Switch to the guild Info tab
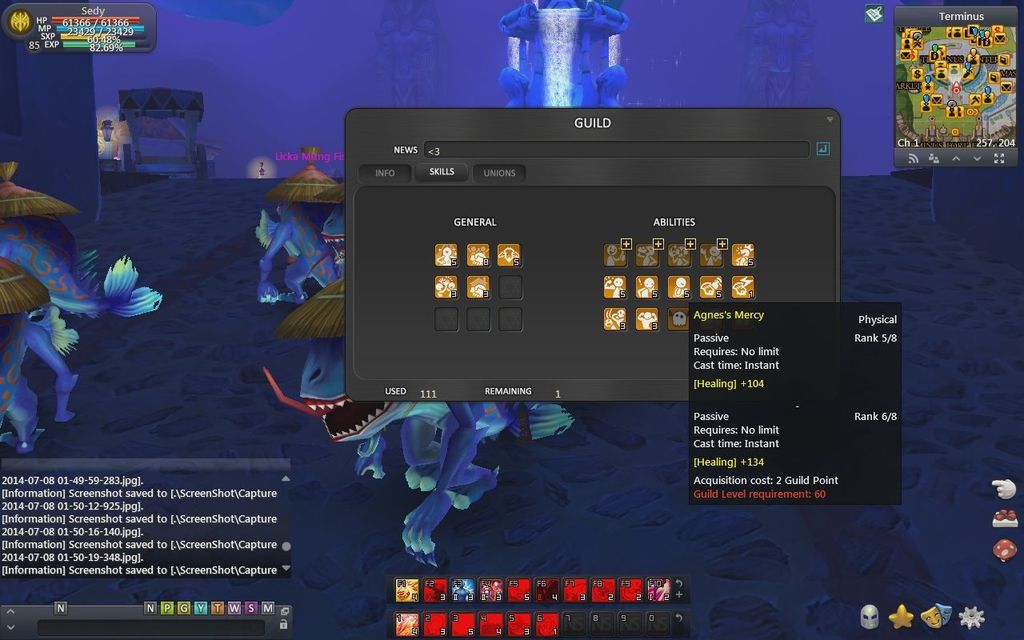Image resolution: width=1024 pixels, height=640 pixels. [x=385, y=173]
